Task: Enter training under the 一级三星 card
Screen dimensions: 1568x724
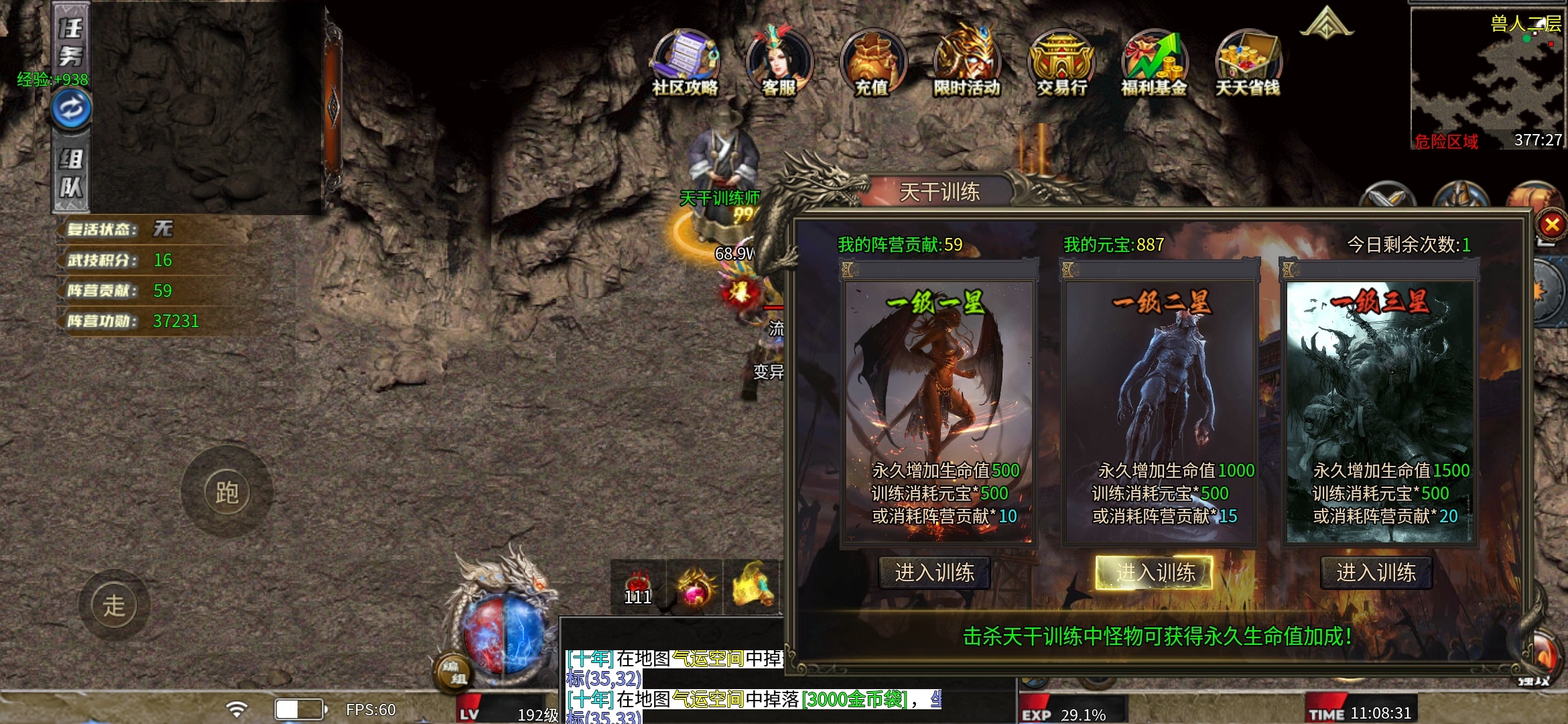Action: (1376, 572)
